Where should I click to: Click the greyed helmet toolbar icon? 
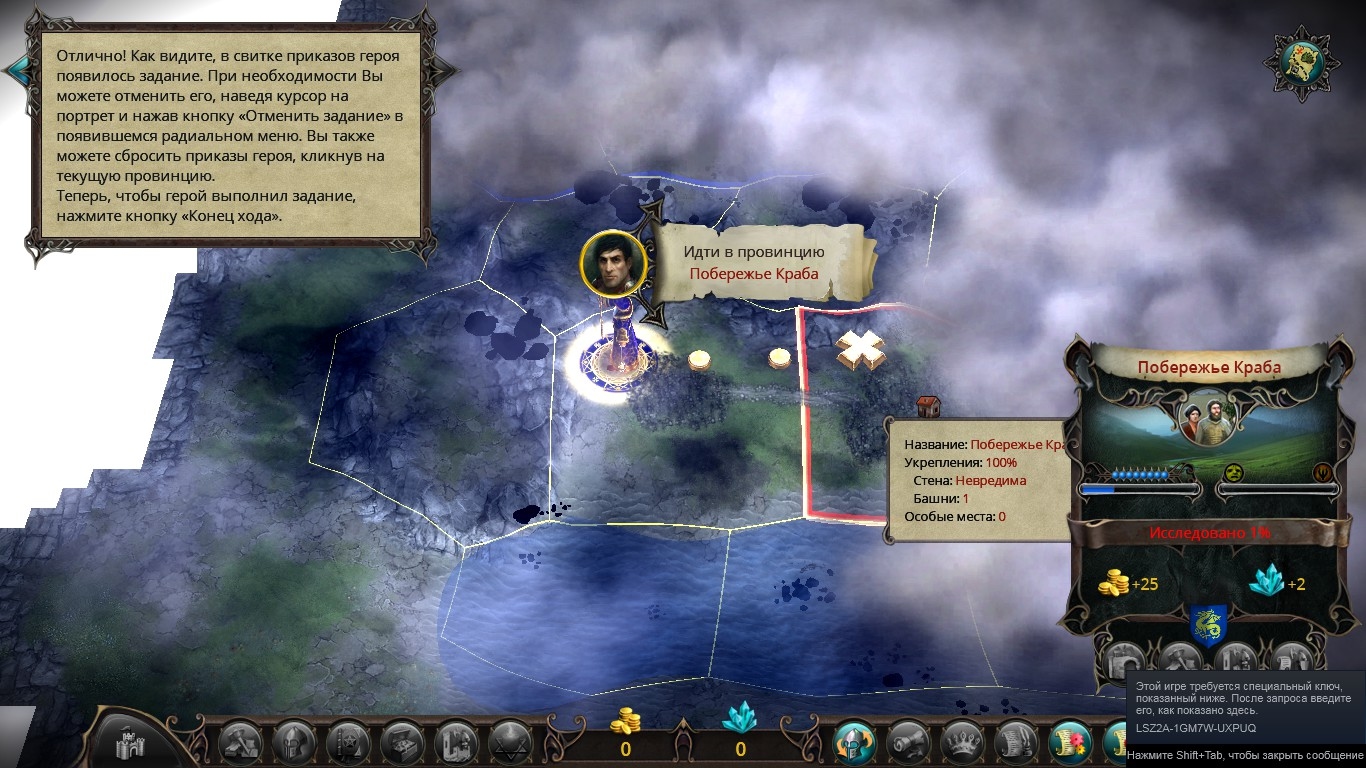tap(294, 742)
